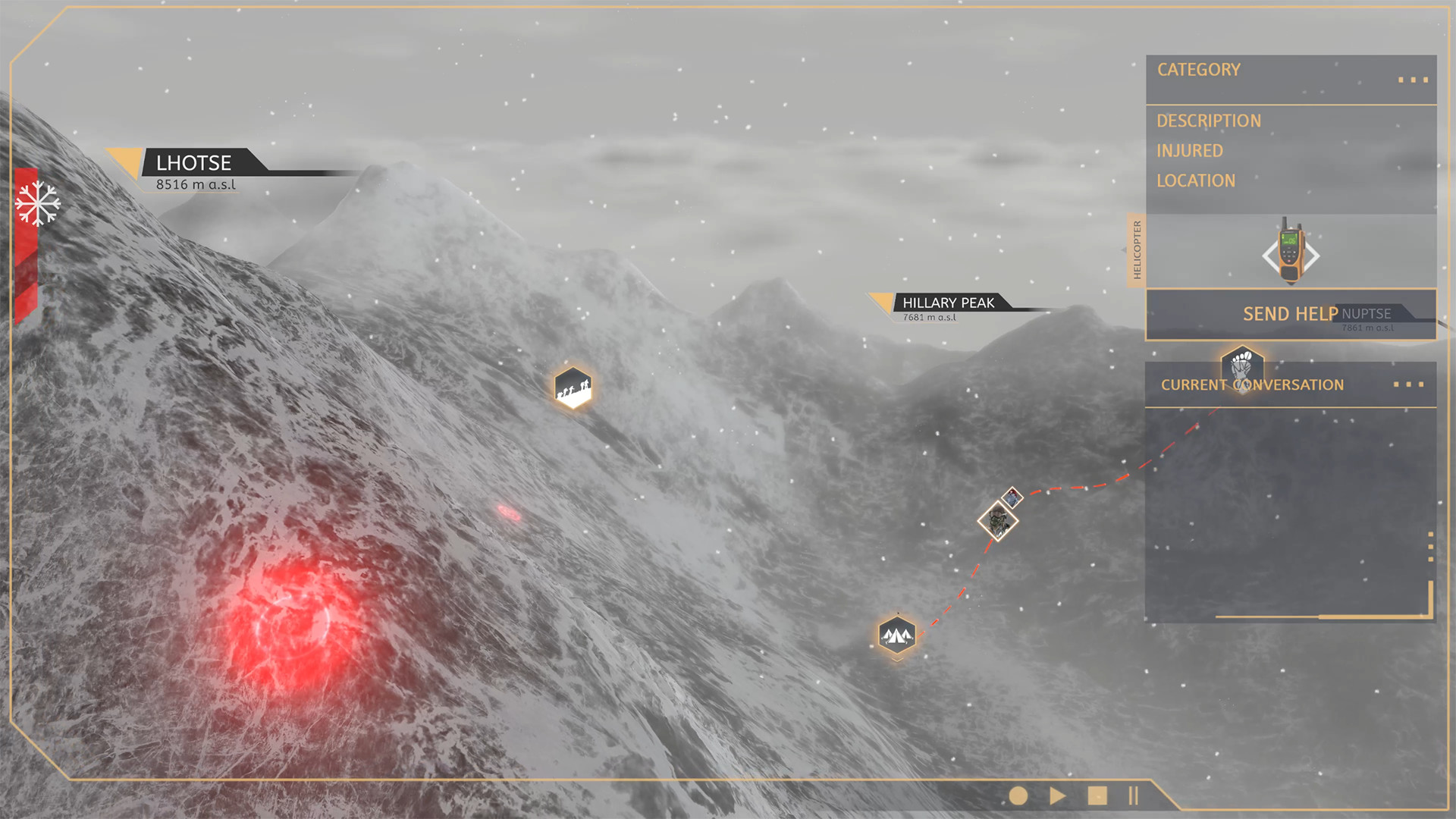Click the smaller climber avatar diamond
Viewport: 1456px width, 819px height.
click(1012, 497)
